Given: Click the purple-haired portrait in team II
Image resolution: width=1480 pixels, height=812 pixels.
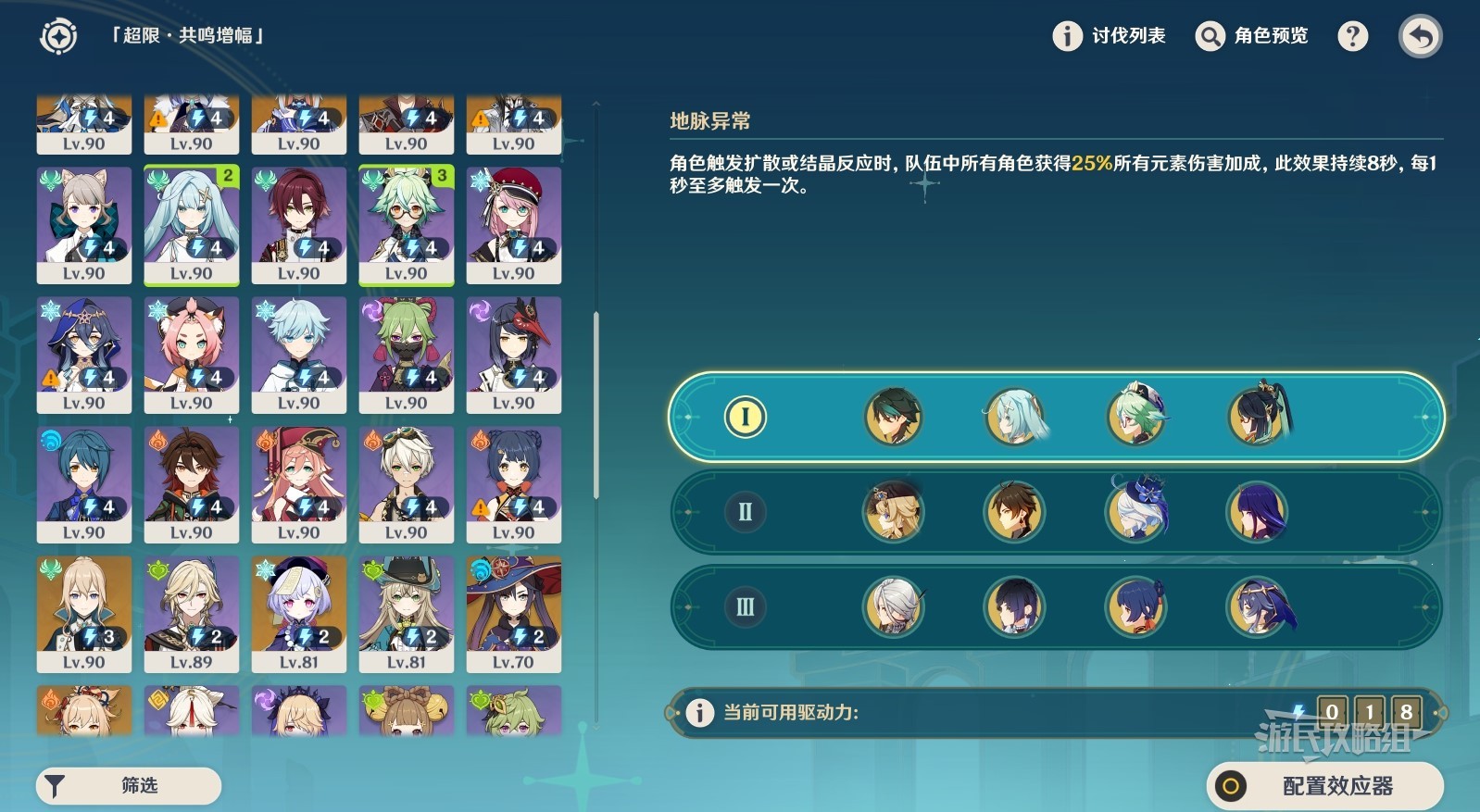Looking at the screenshot, I should 1257,512.
